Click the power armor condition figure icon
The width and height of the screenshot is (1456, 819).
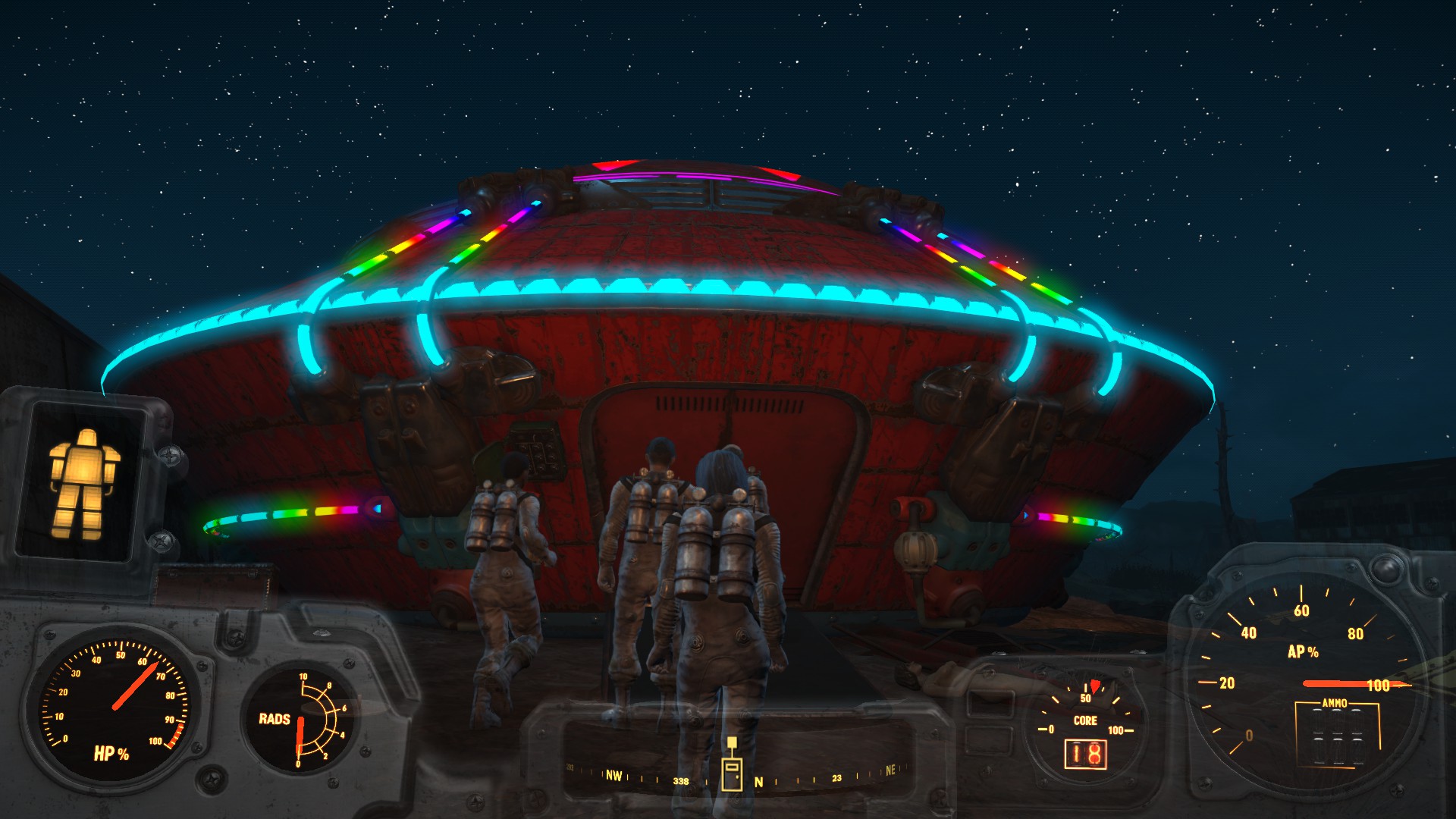83,483
